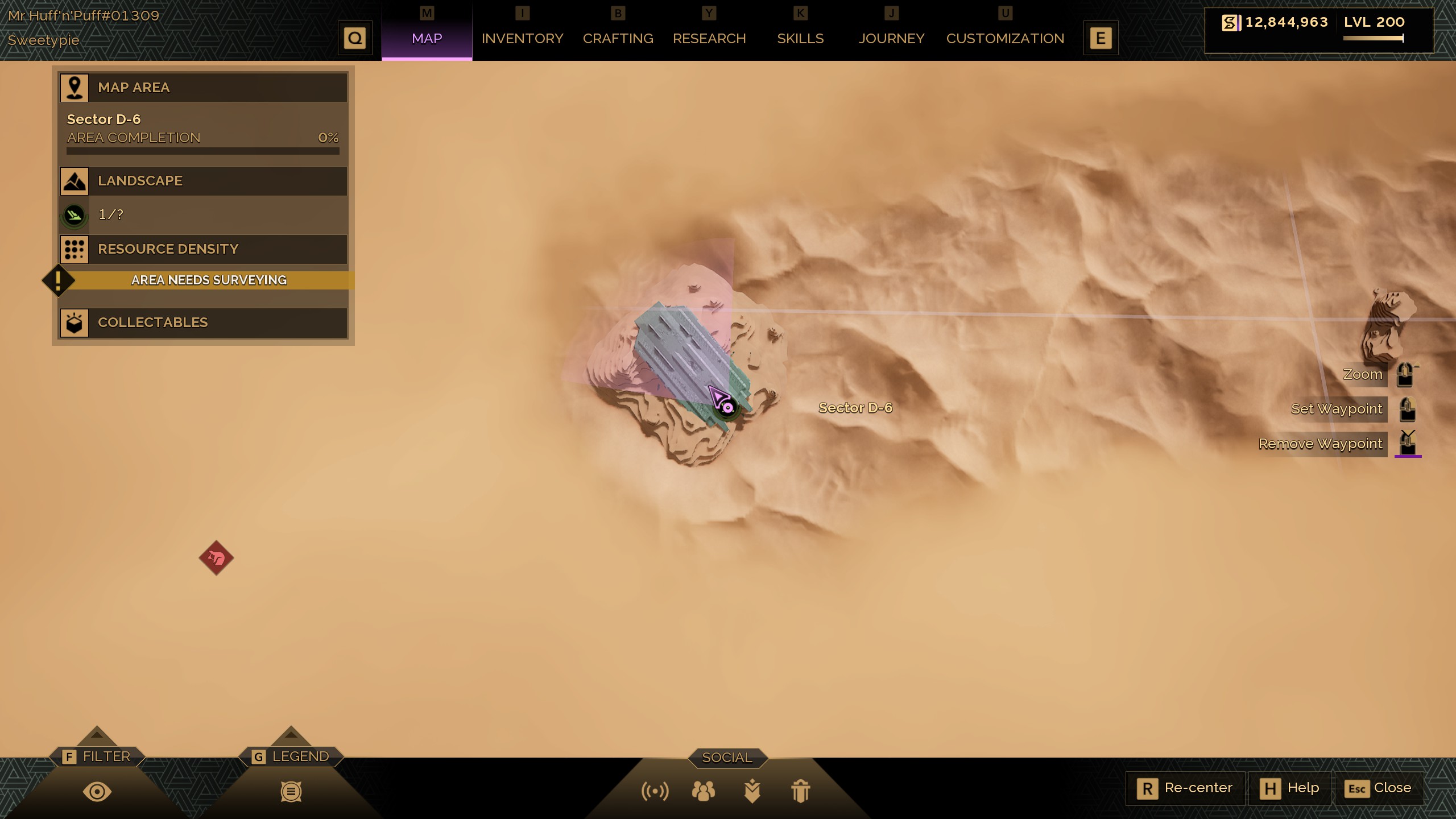The height and width of the screenshot is (819, 1456).
Task: Expand the Resource Density section
Action: [x=203, y=249]
